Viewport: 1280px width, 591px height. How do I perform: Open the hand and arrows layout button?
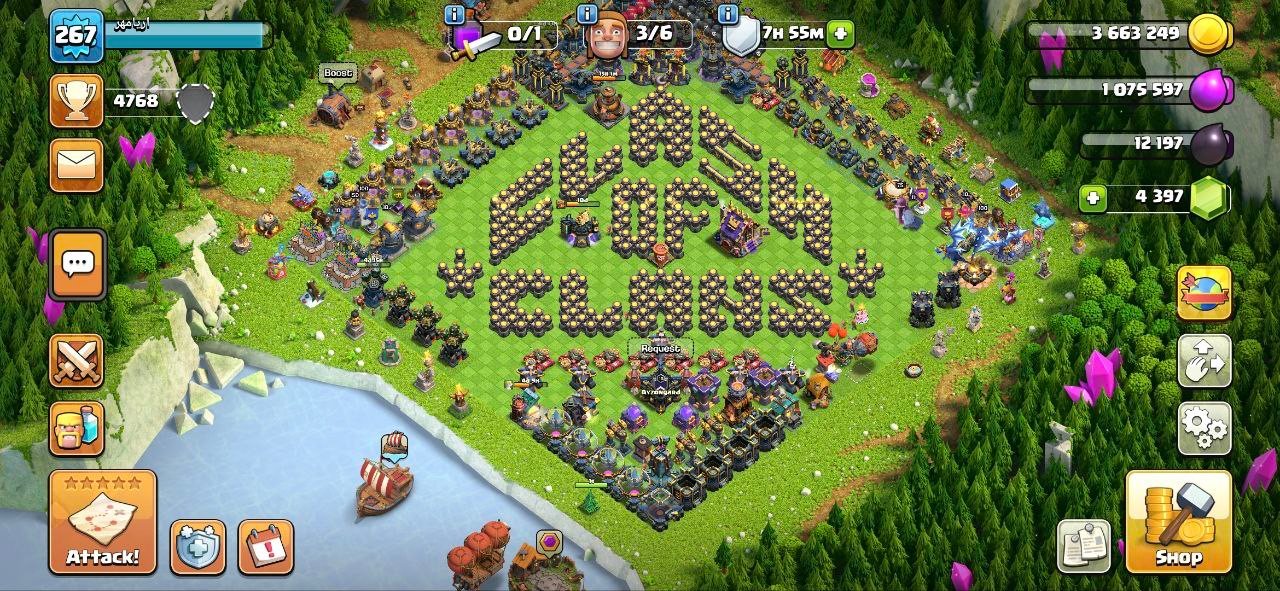[x=1204, y=361]
